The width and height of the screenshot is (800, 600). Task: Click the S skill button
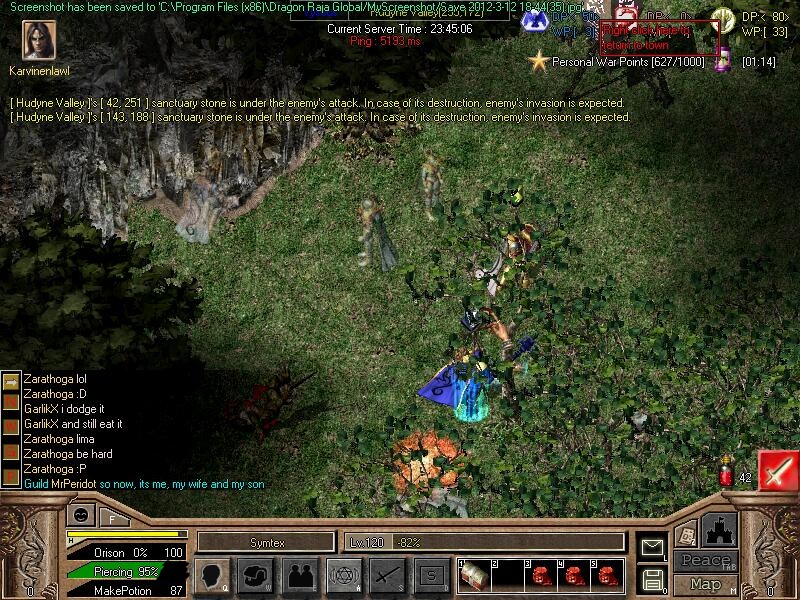431,575
